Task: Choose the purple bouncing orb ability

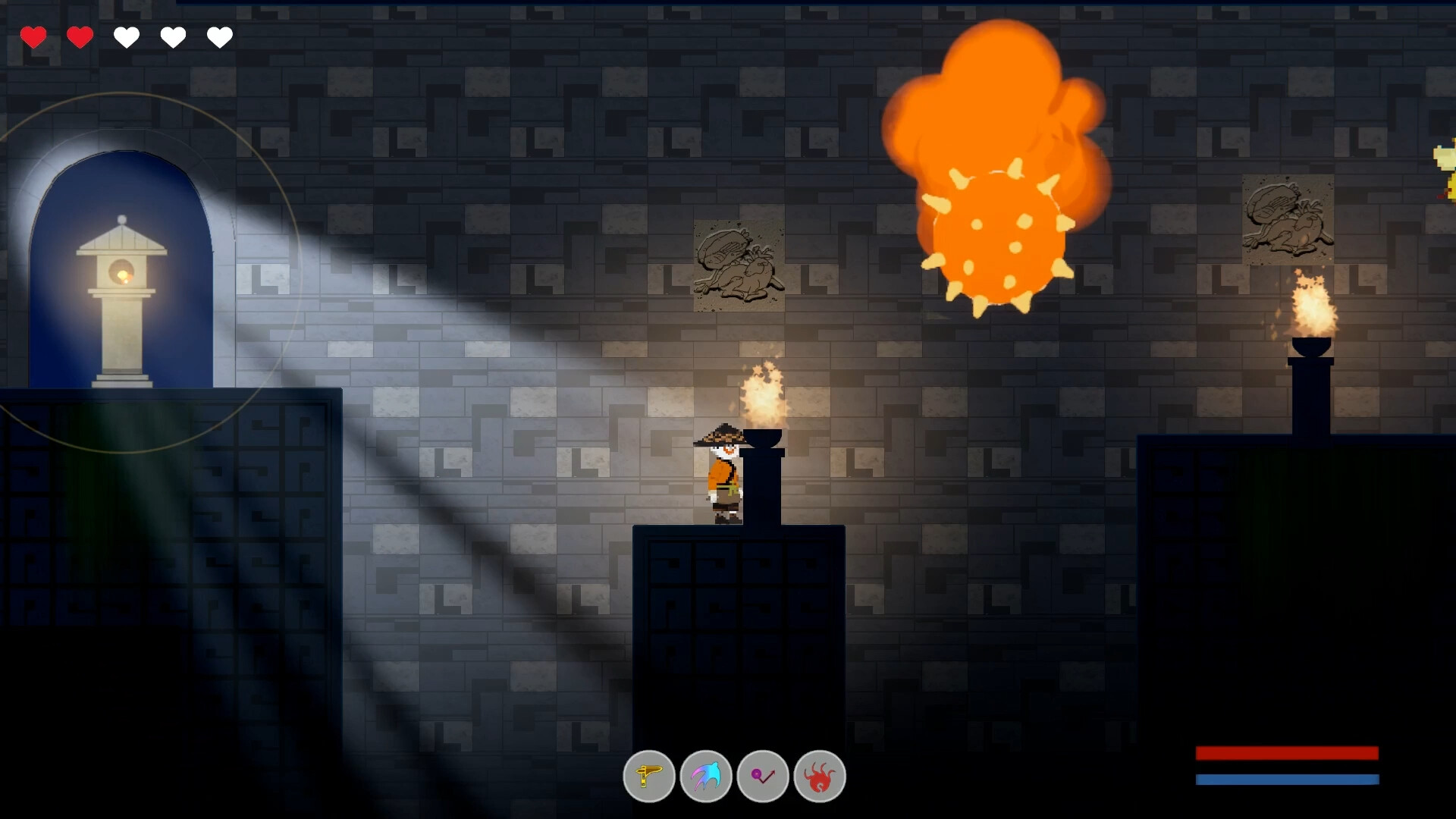Action: pyautogui.click(x=764, y=776)
